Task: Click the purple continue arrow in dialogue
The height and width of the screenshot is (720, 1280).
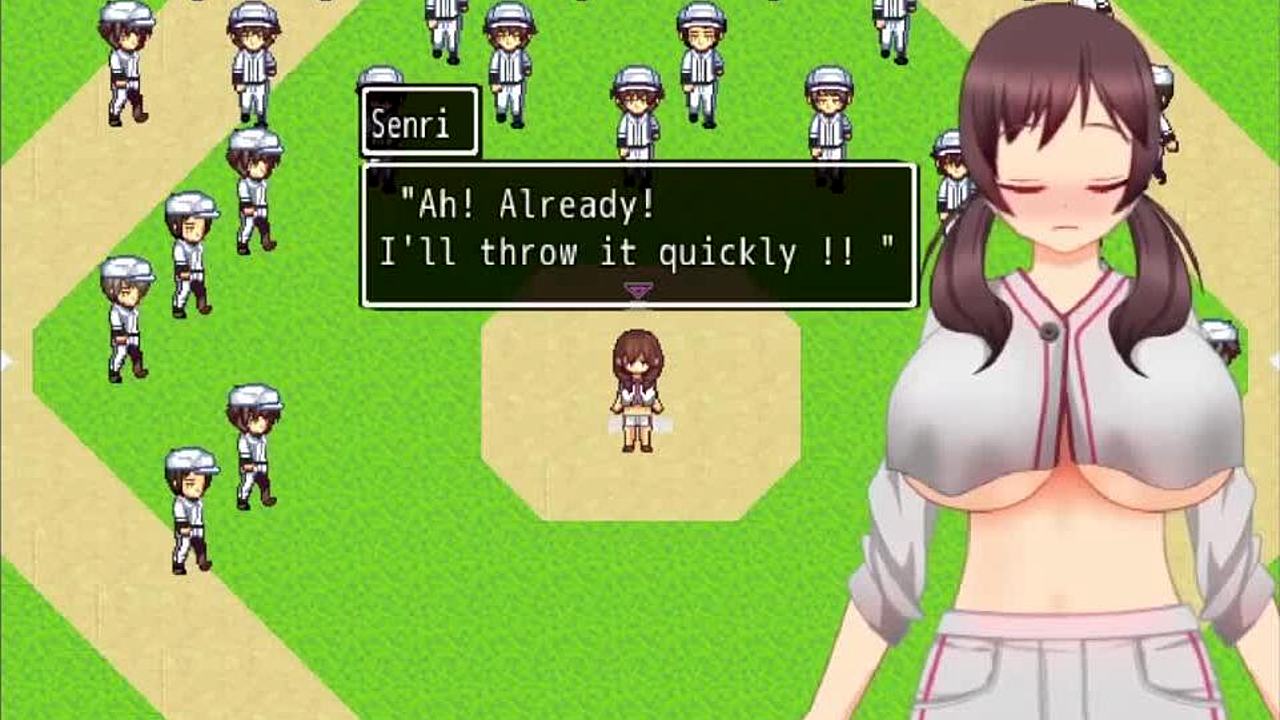Action: point(638,290)
